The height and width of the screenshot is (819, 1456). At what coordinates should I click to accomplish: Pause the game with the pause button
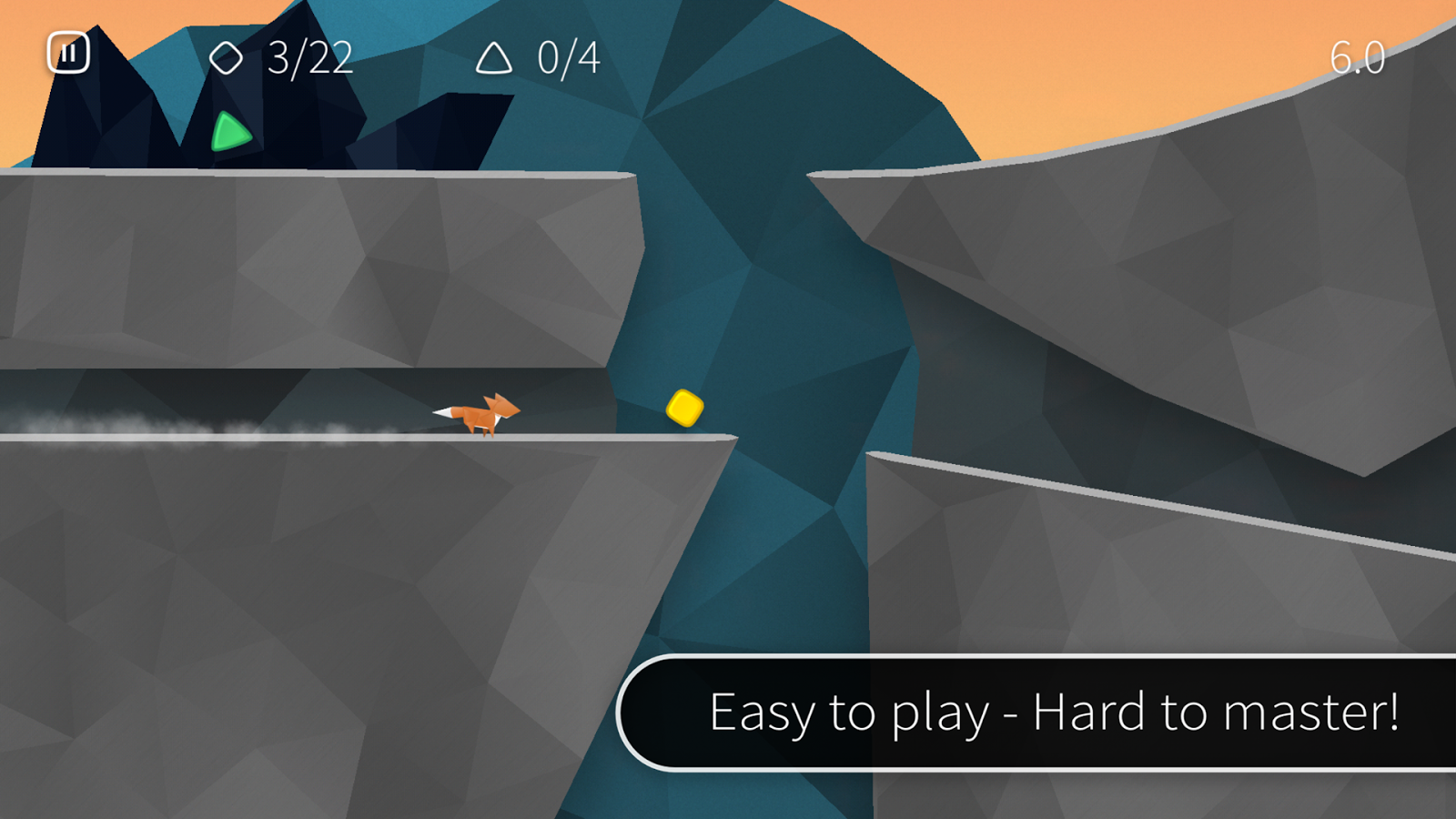[68, 53]
